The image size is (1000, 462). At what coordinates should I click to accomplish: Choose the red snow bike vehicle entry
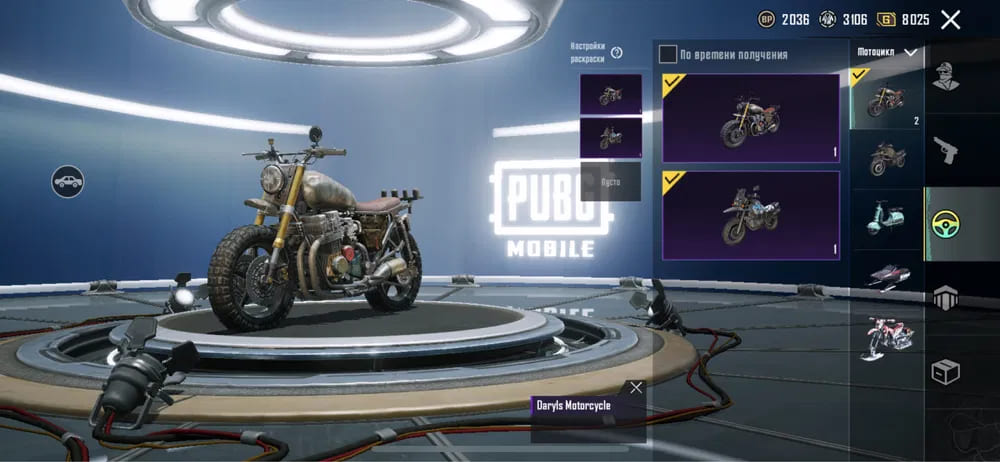click(886, 337)
